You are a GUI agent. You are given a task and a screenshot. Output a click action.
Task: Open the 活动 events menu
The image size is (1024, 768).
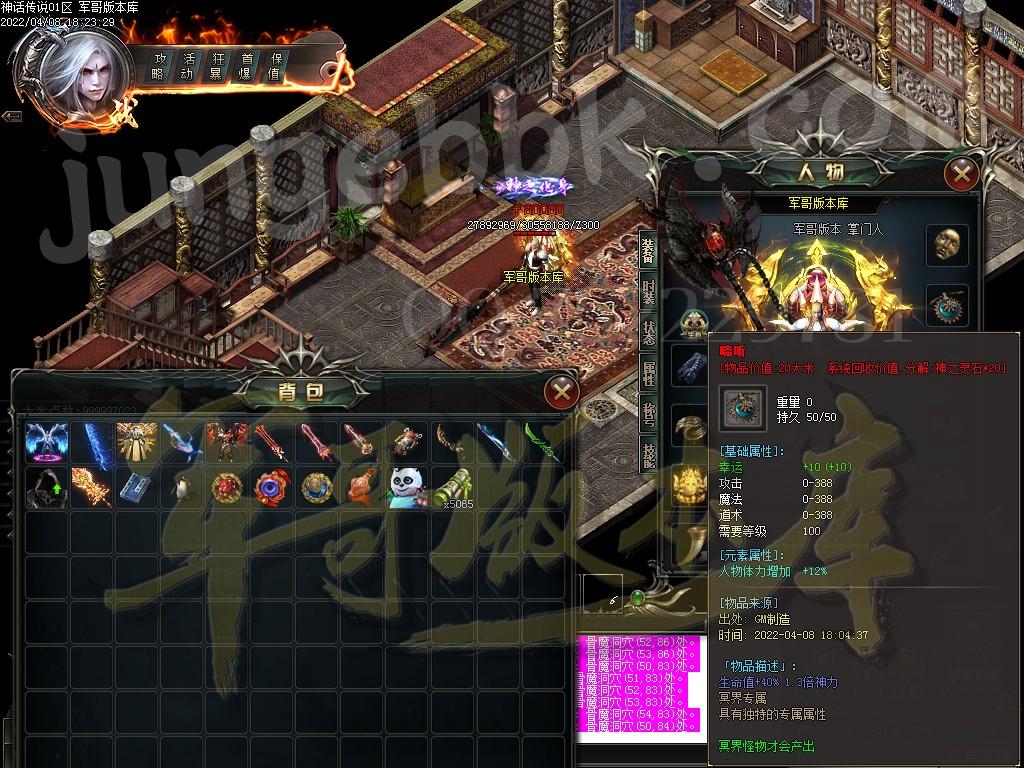tap(187, 66)
